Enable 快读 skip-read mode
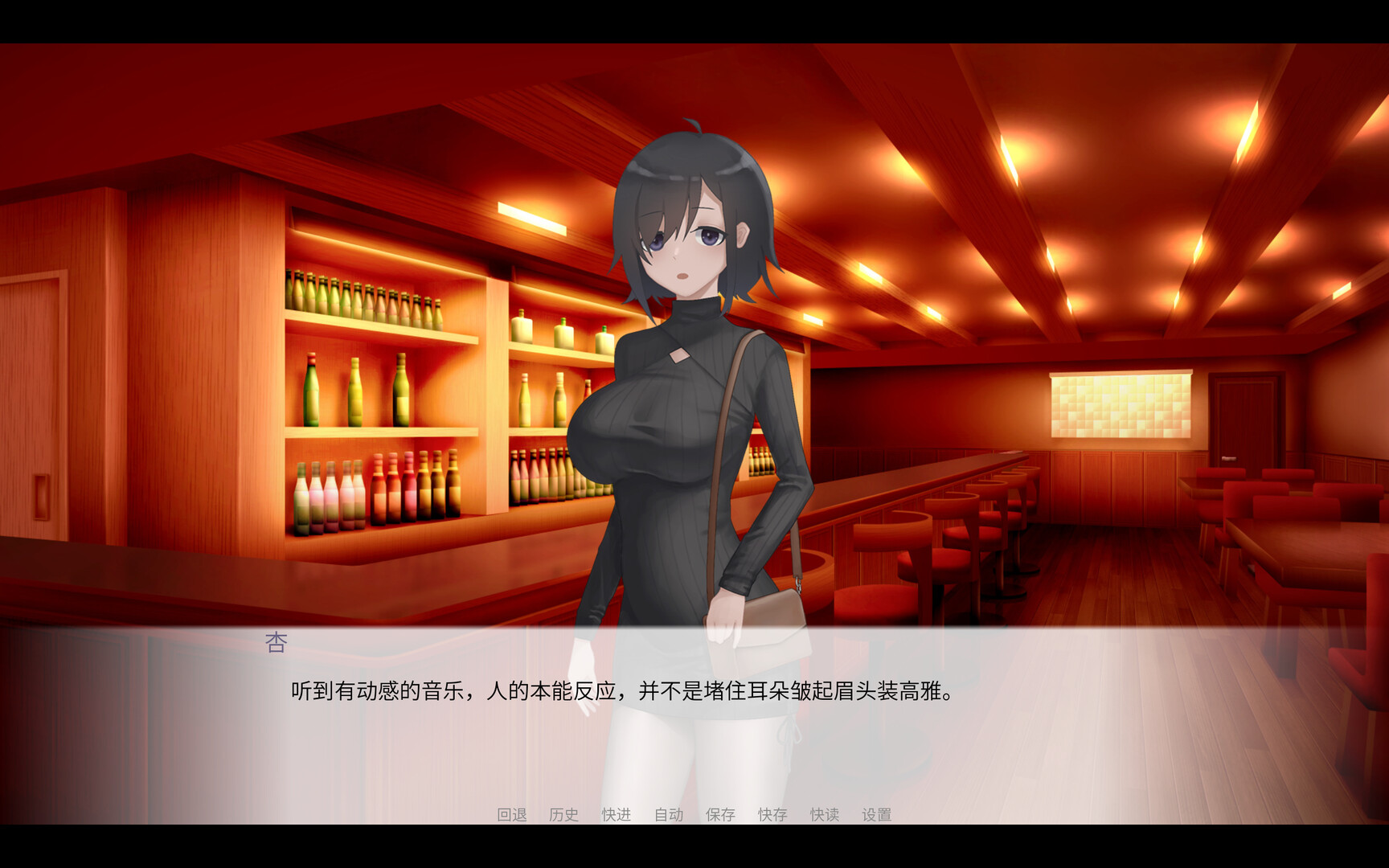The image size is (1389, 868). (x=825, y=814)
